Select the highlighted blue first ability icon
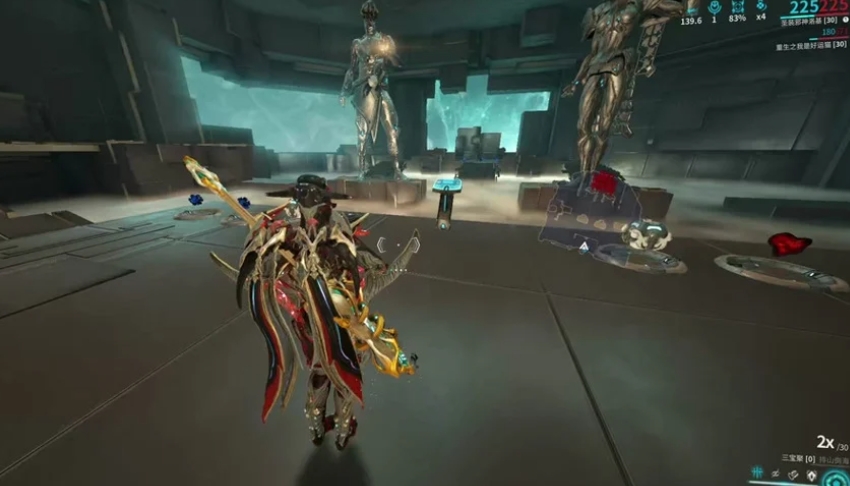This screenshot has width=850, height=486. [757, 473]
